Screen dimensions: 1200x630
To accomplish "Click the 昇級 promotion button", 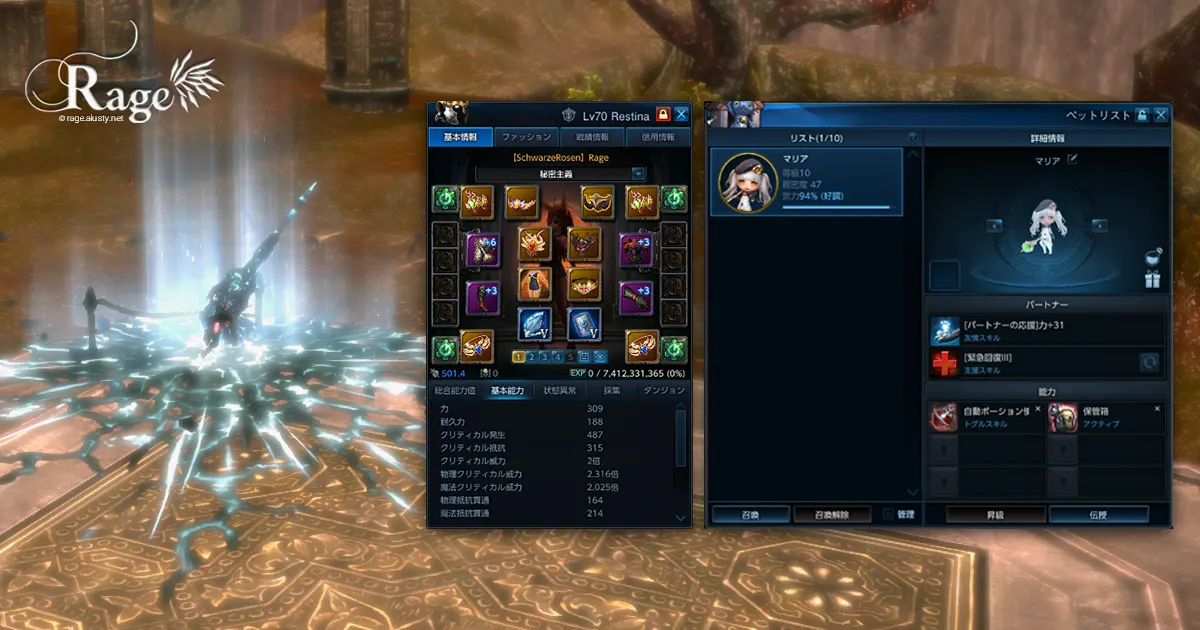I will click(988, 515).
